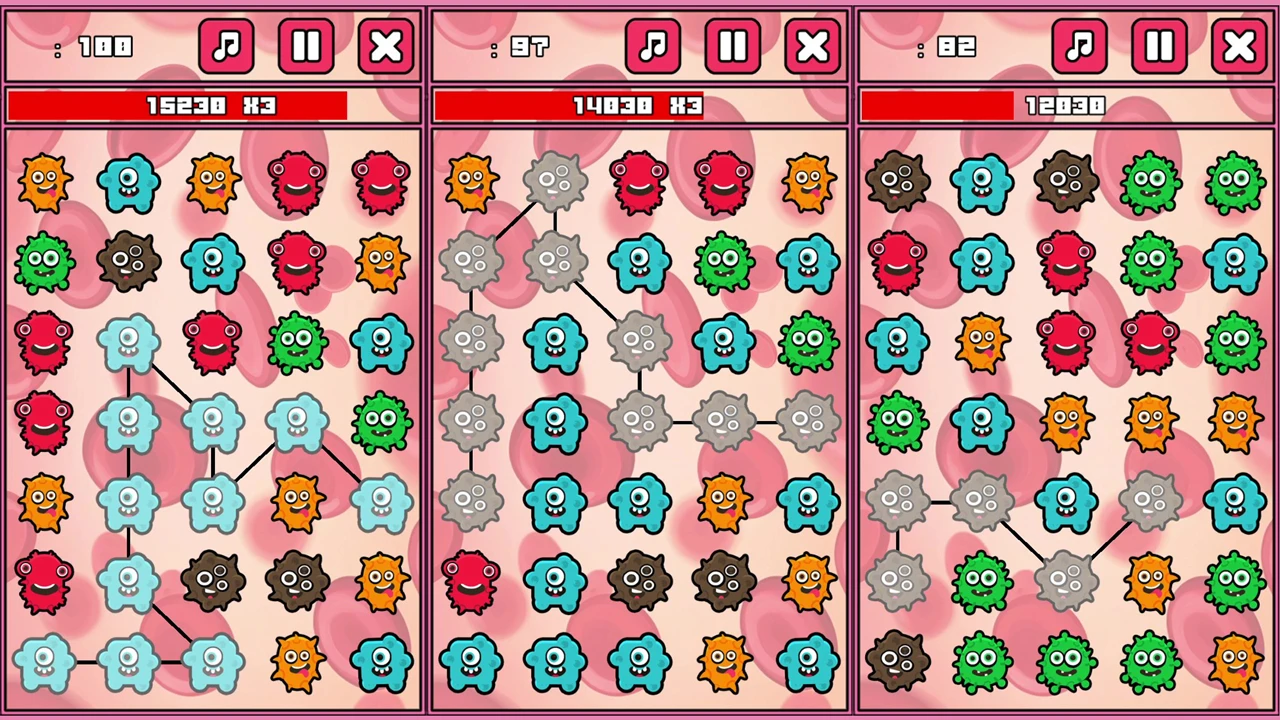Close the right board using the X icon
This screenshot has height=720, width=1280.
(x=1238, y=46)
